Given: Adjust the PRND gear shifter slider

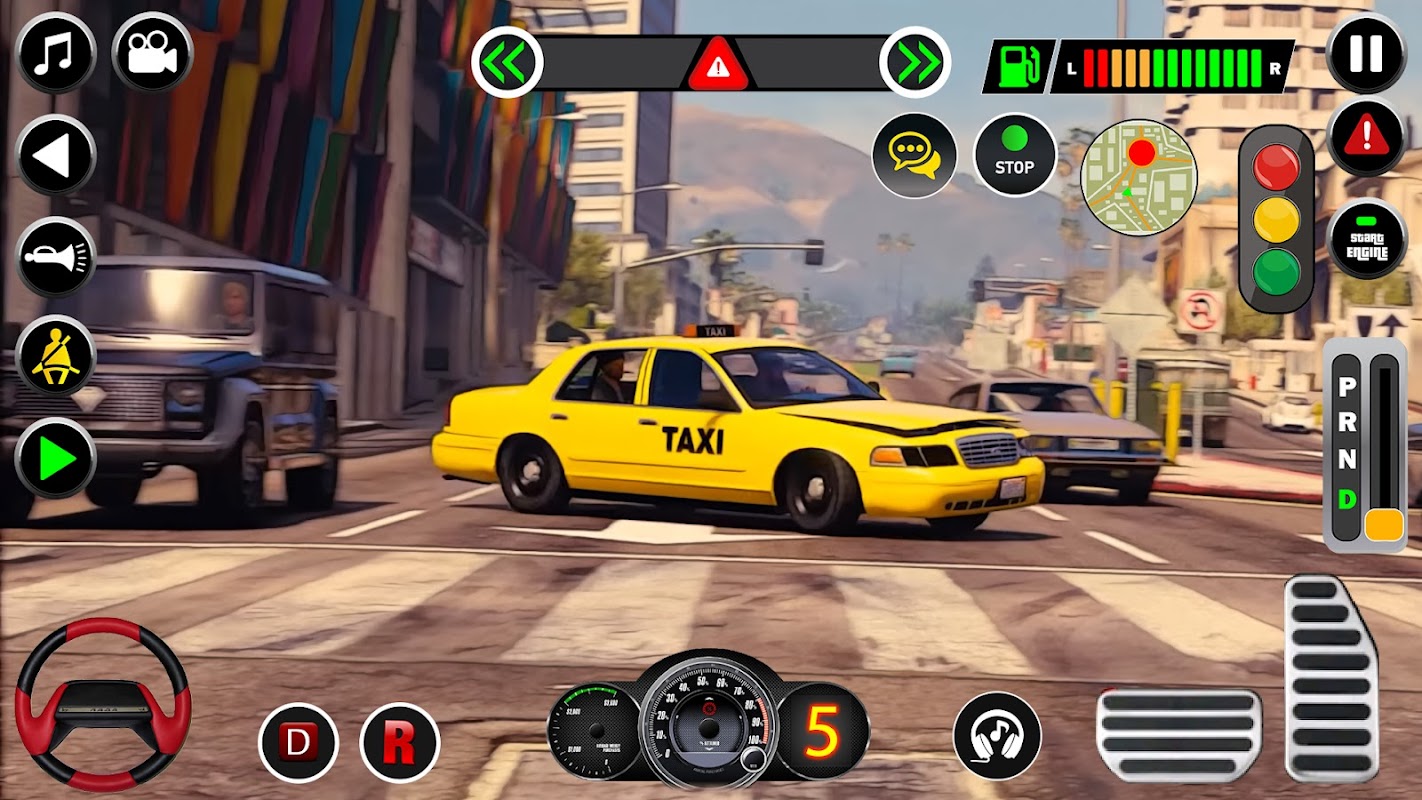Looking at the screenshot, I should (x=1384, y=523).
